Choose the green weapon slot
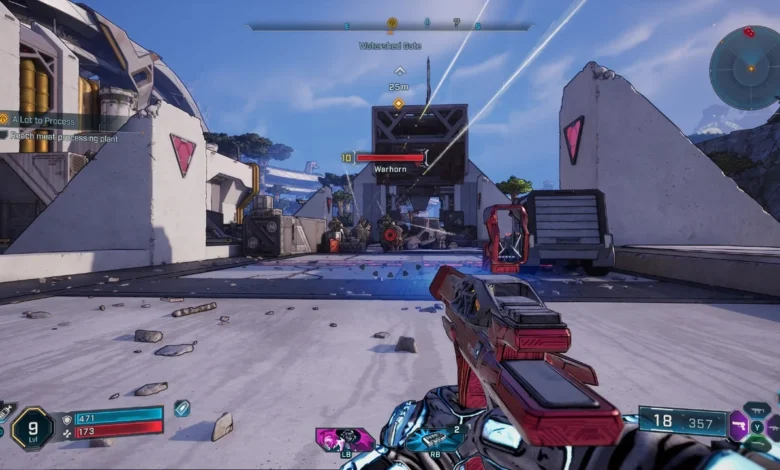 pyautogui.click(x=759, y=444)
